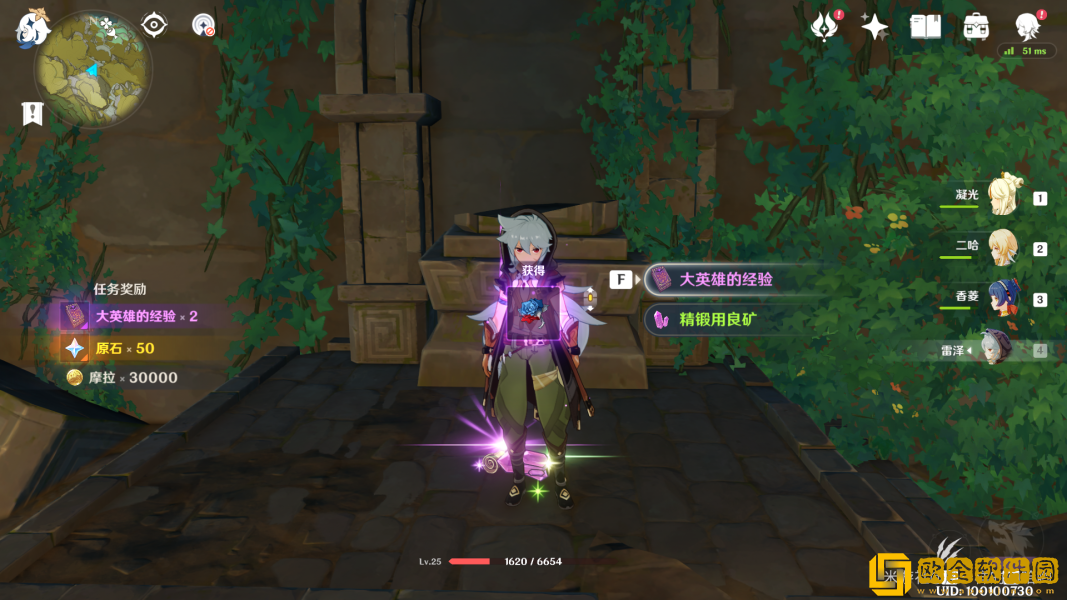Open the Wish four-pointed star icon

click(875, 27)
